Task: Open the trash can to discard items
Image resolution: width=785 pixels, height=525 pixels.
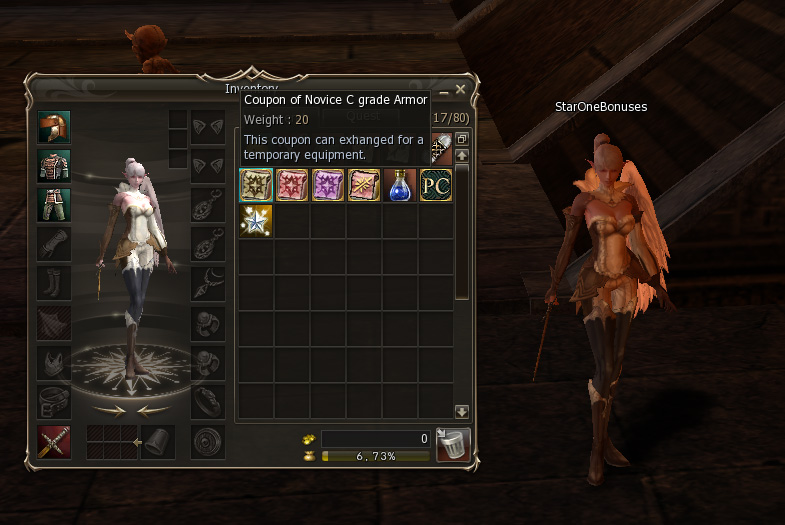Action: [453, 444]
